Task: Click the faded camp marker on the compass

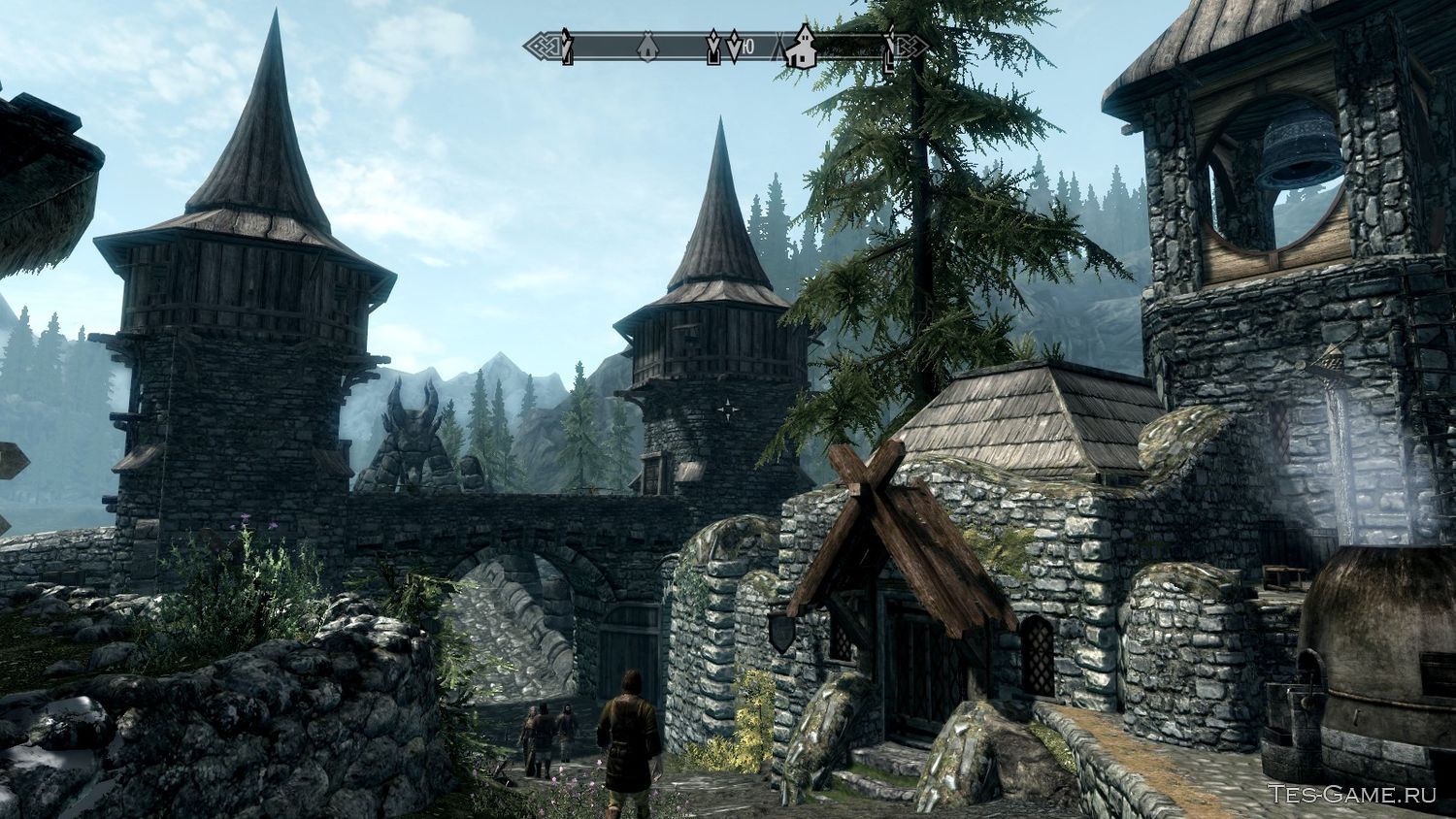Action: coord(778,46)
